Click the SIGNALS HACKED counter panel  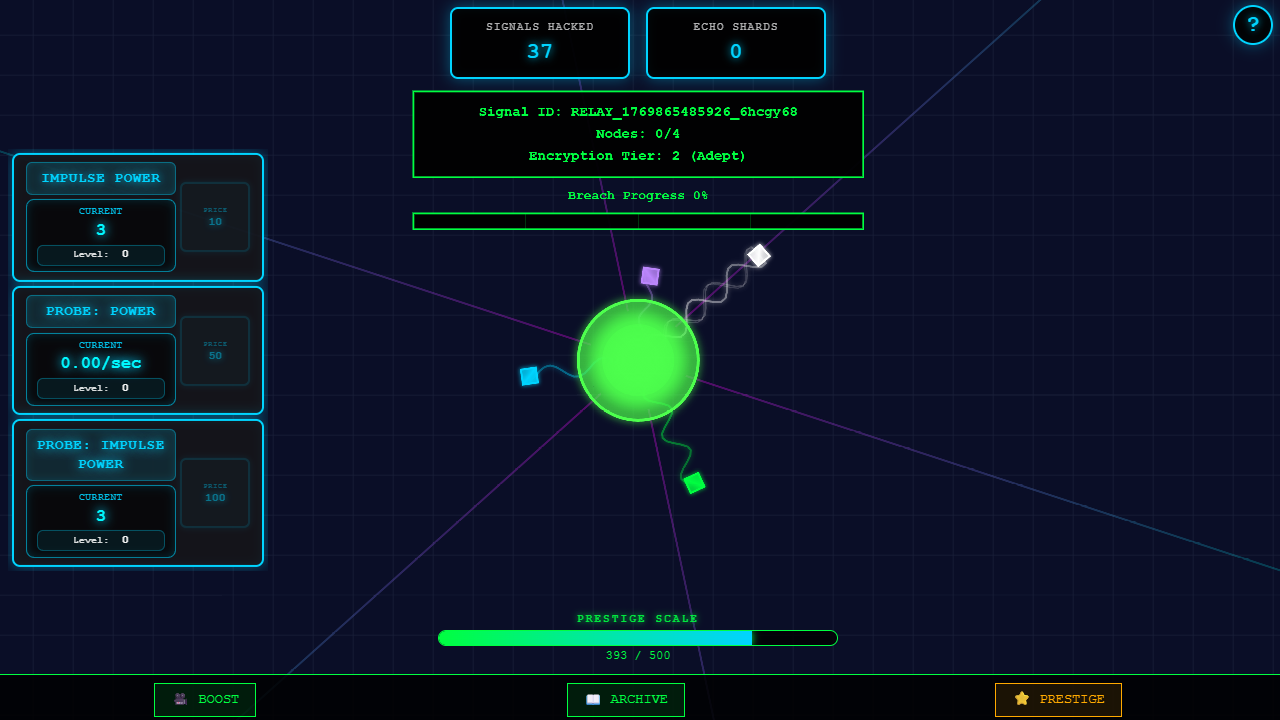point(539,43)
